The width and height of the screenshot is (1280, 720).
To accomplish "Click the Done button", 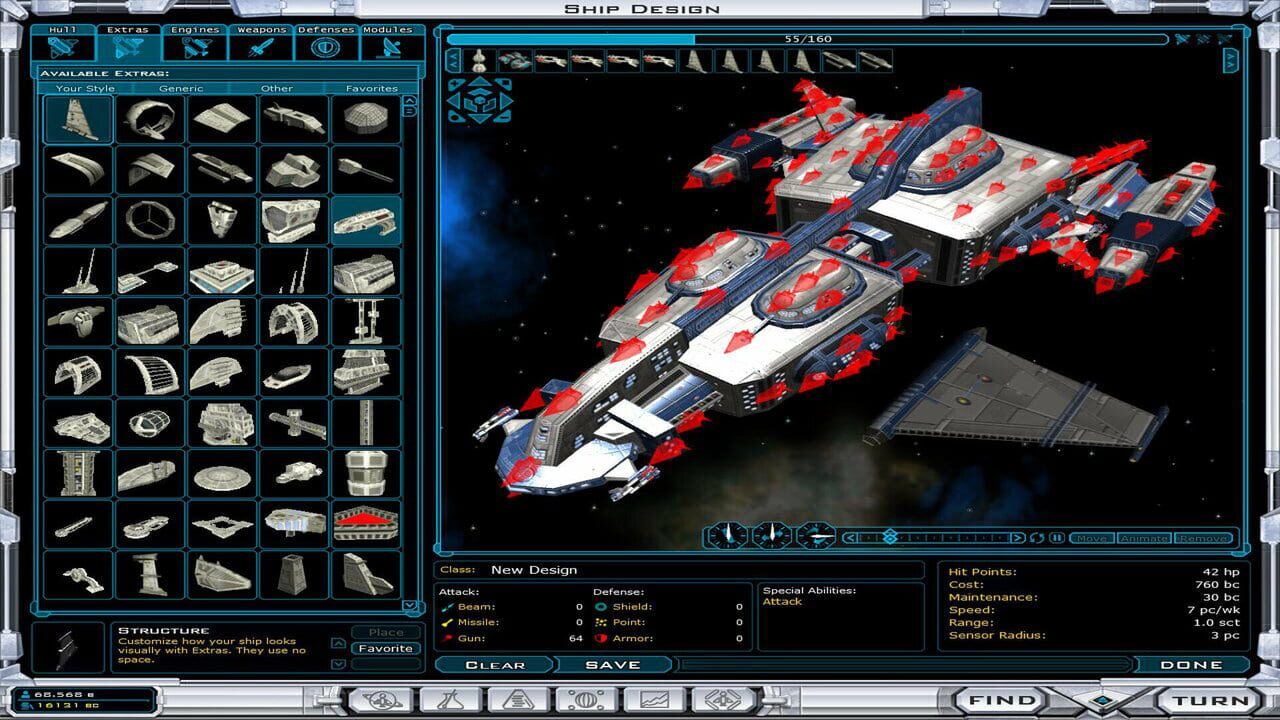I will coord(1194,664).
